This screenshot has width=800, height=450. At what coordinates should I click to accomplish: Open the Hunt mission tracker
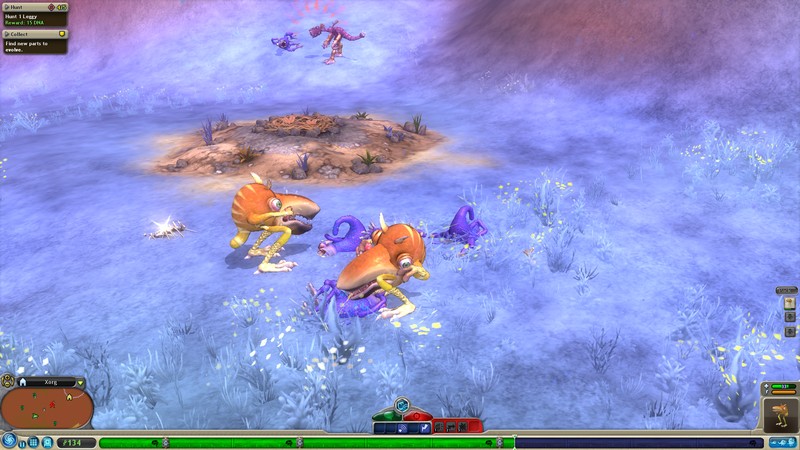click(34, 13)
